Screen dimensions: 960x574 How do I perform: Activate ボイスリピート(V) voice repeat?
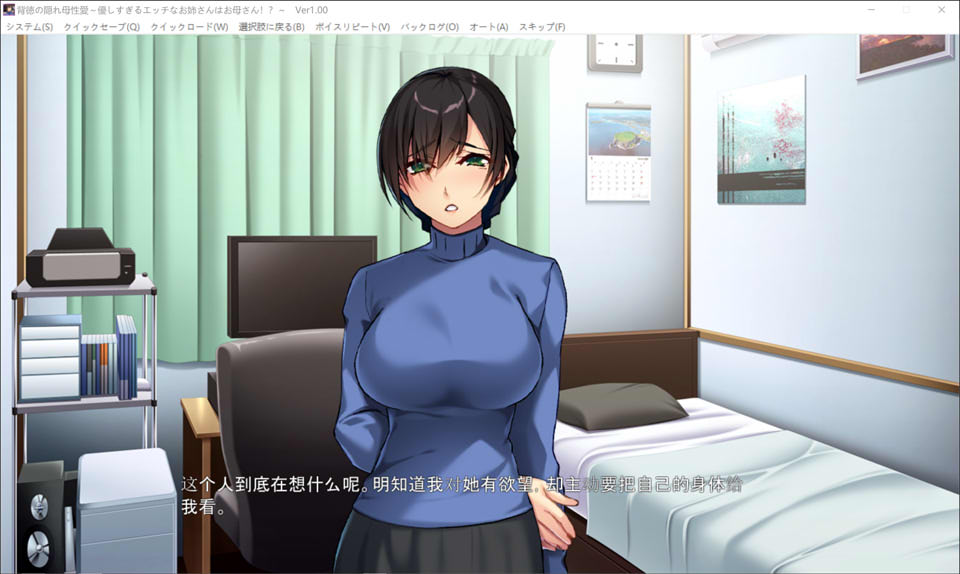pos(352,27)
